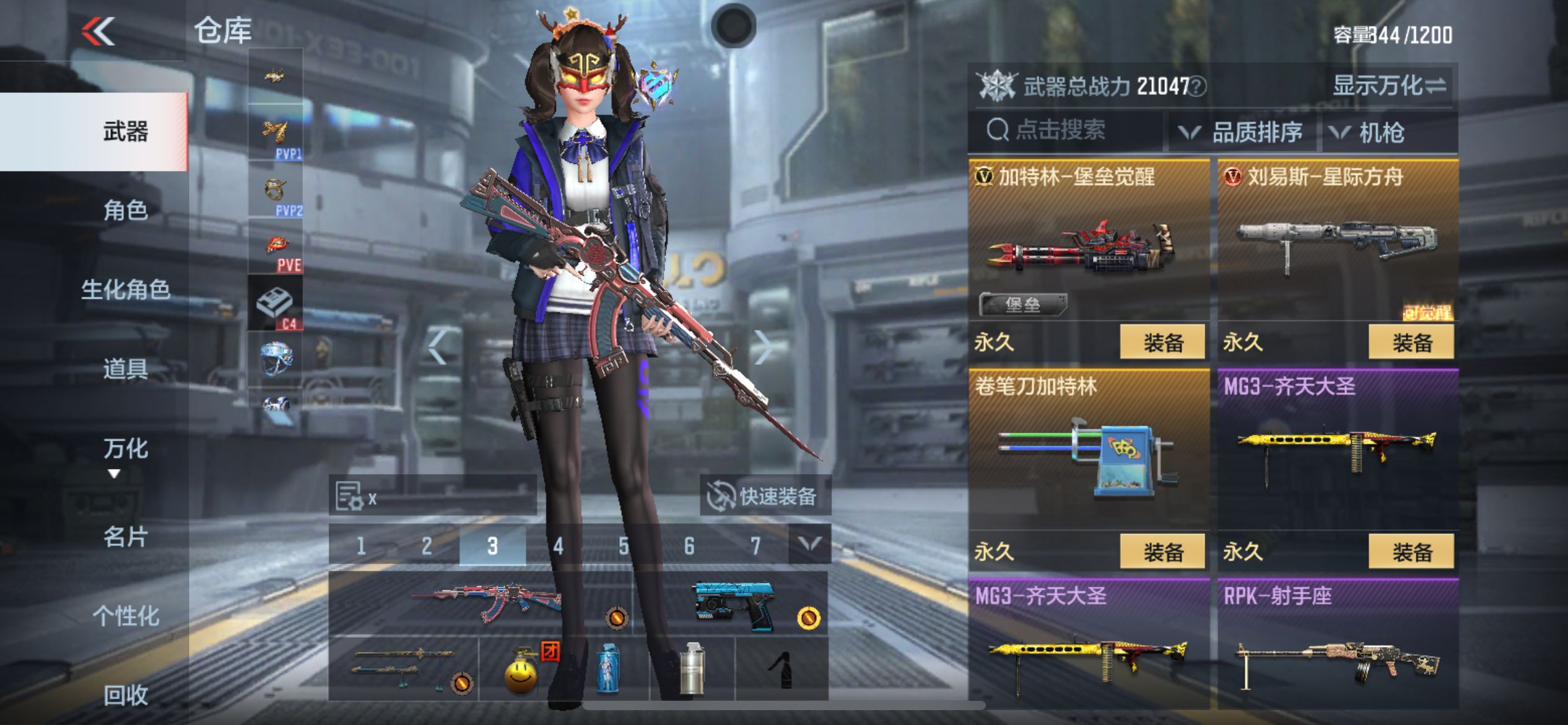Switch to the 生化角色 tab
1568x725 pixels.
126,289
